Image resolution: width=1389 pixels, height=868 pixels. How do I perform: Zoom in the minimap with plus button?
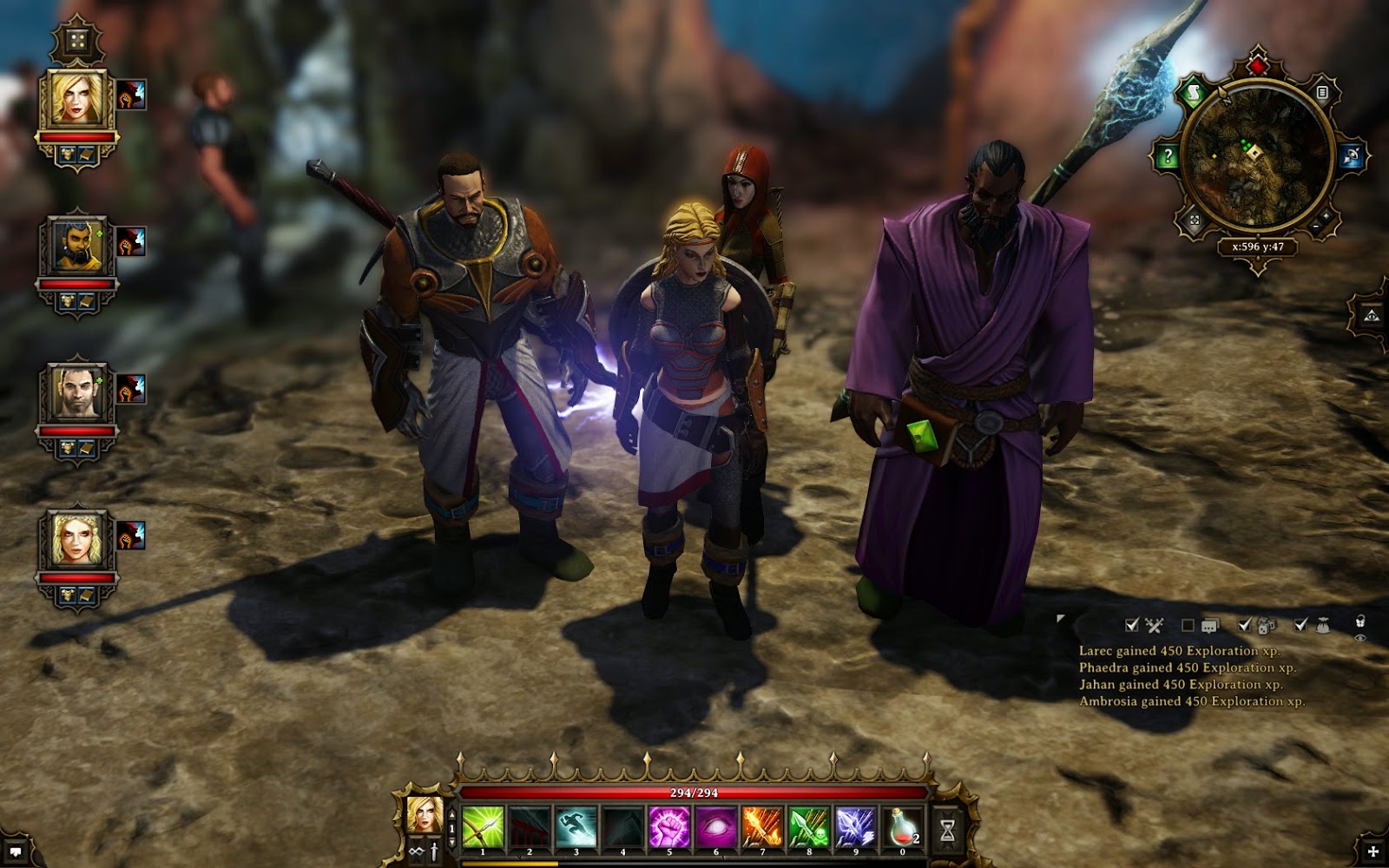1327,216
